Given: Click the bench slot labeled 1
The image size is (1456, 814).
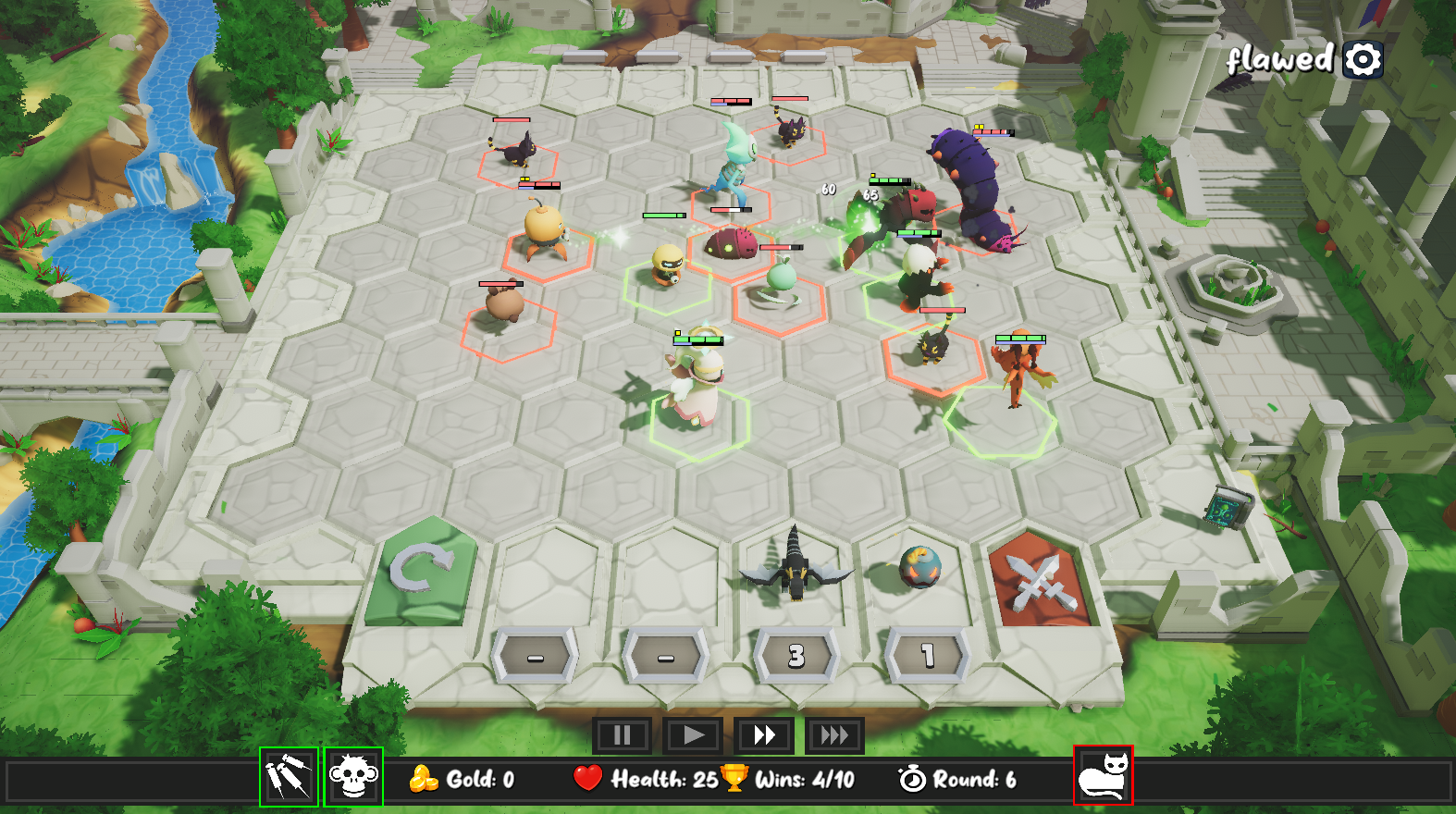Looking at the screenshot, I should point(925,655).
